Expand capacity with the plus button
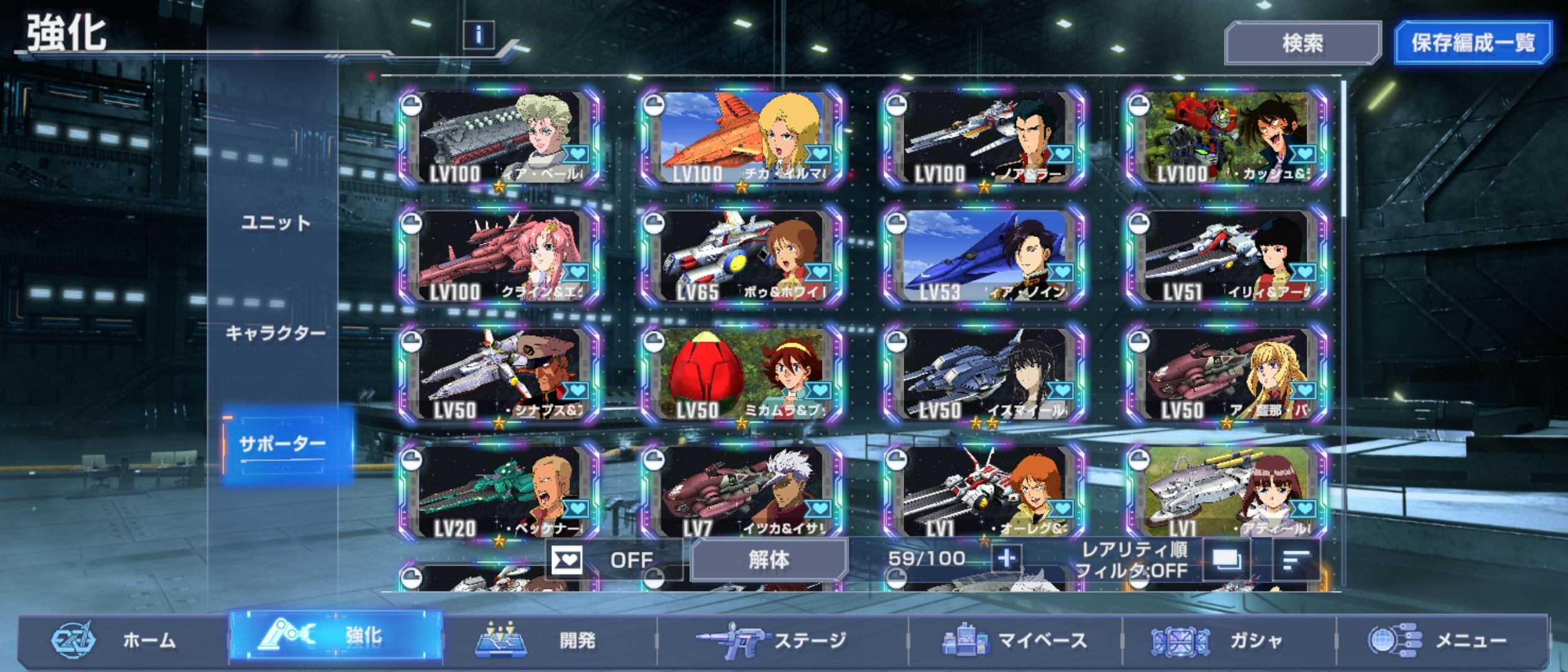This screenshot has height=672, width=1568. tap(1006, 558)
